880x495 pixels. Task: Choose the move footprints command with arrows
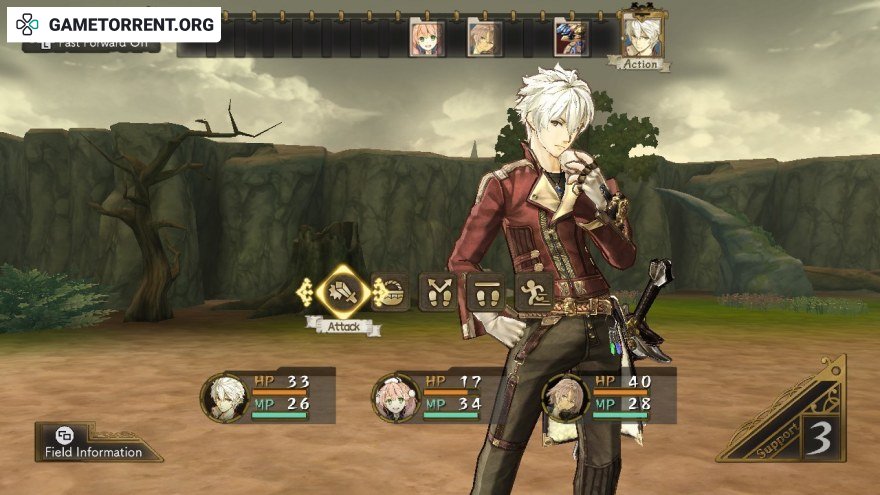coord(437,292)
